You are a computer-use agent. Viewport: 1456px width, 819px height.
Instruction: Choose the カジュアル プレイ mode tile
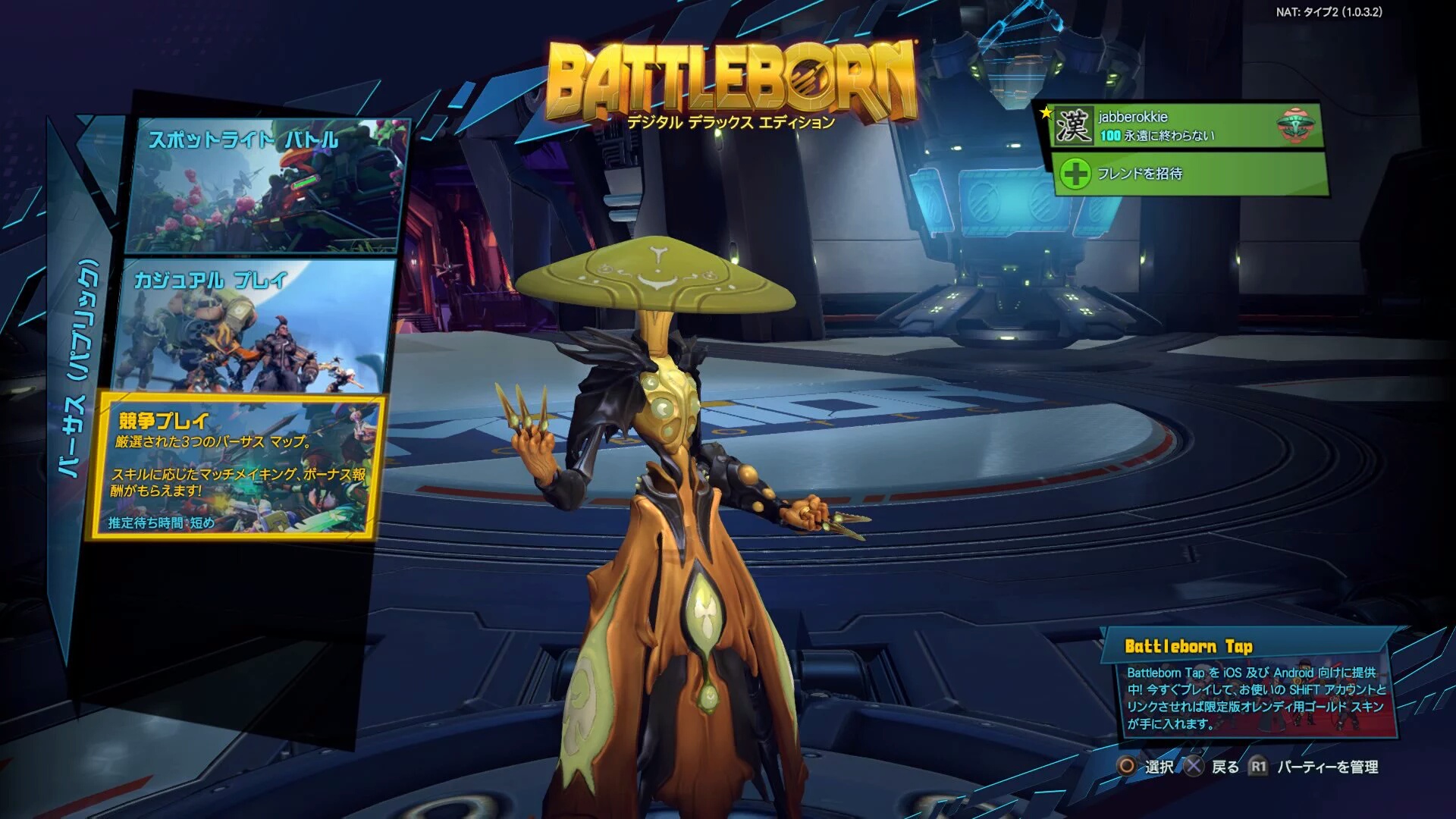(x=255, y=326)
